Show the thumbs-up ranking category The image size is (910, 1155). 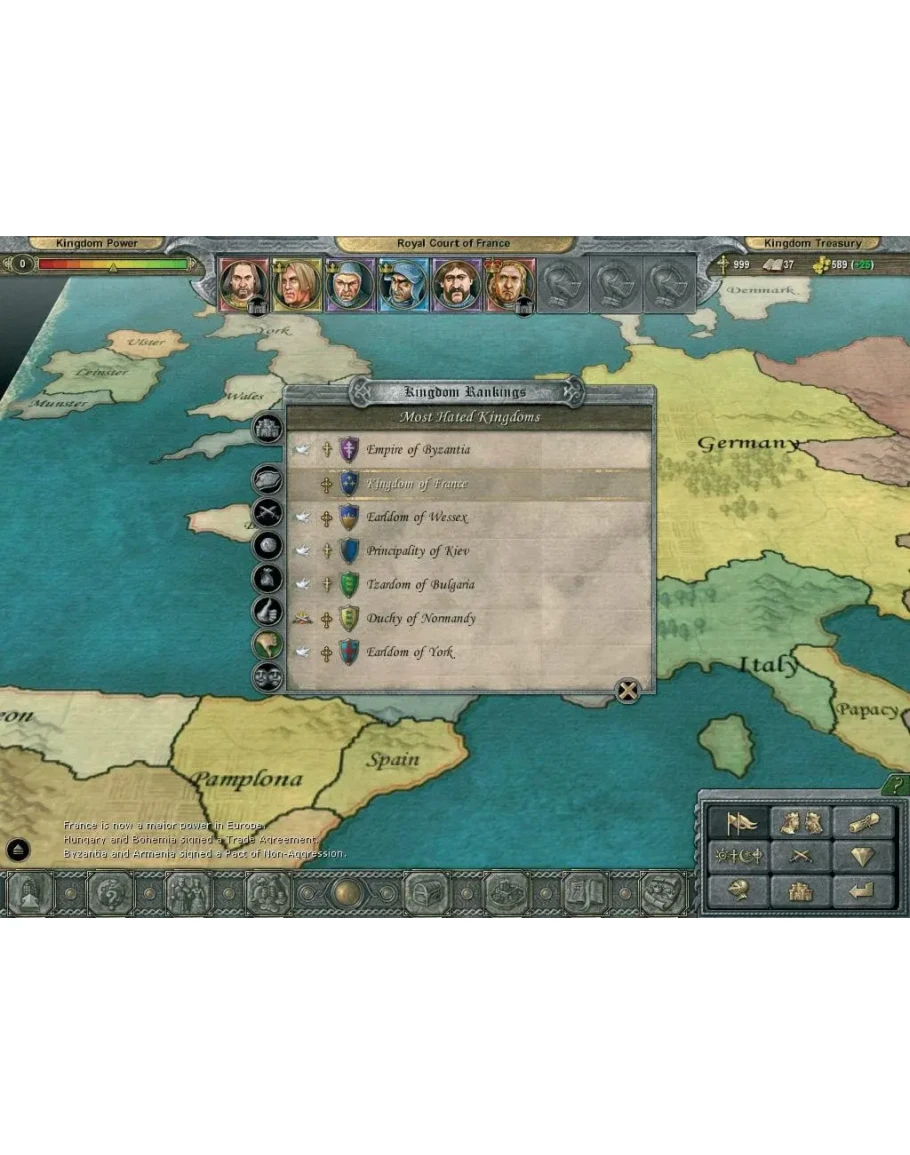coord(267,610)
